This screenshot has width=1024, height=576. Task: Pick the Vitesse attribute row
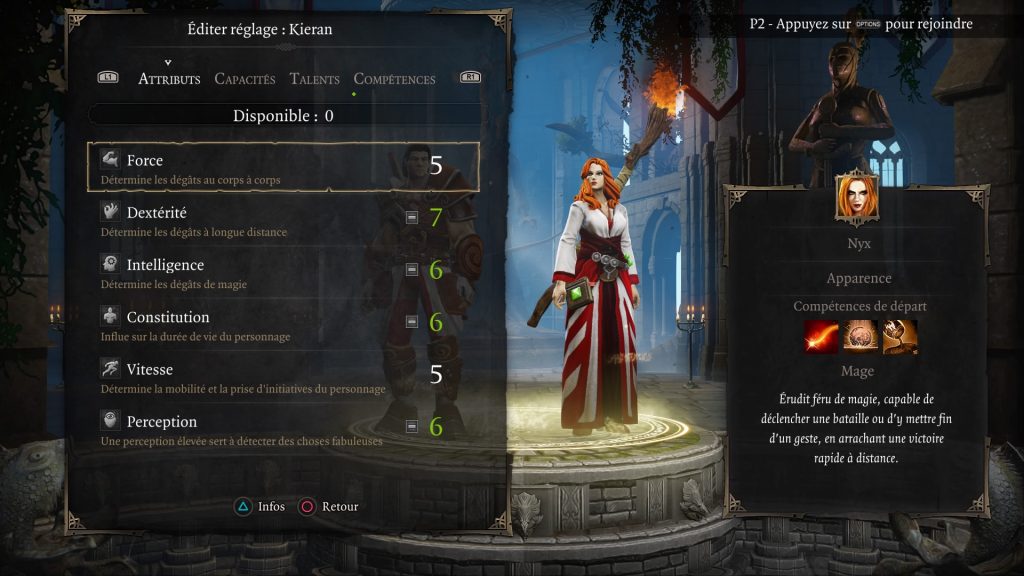point(250,377)
